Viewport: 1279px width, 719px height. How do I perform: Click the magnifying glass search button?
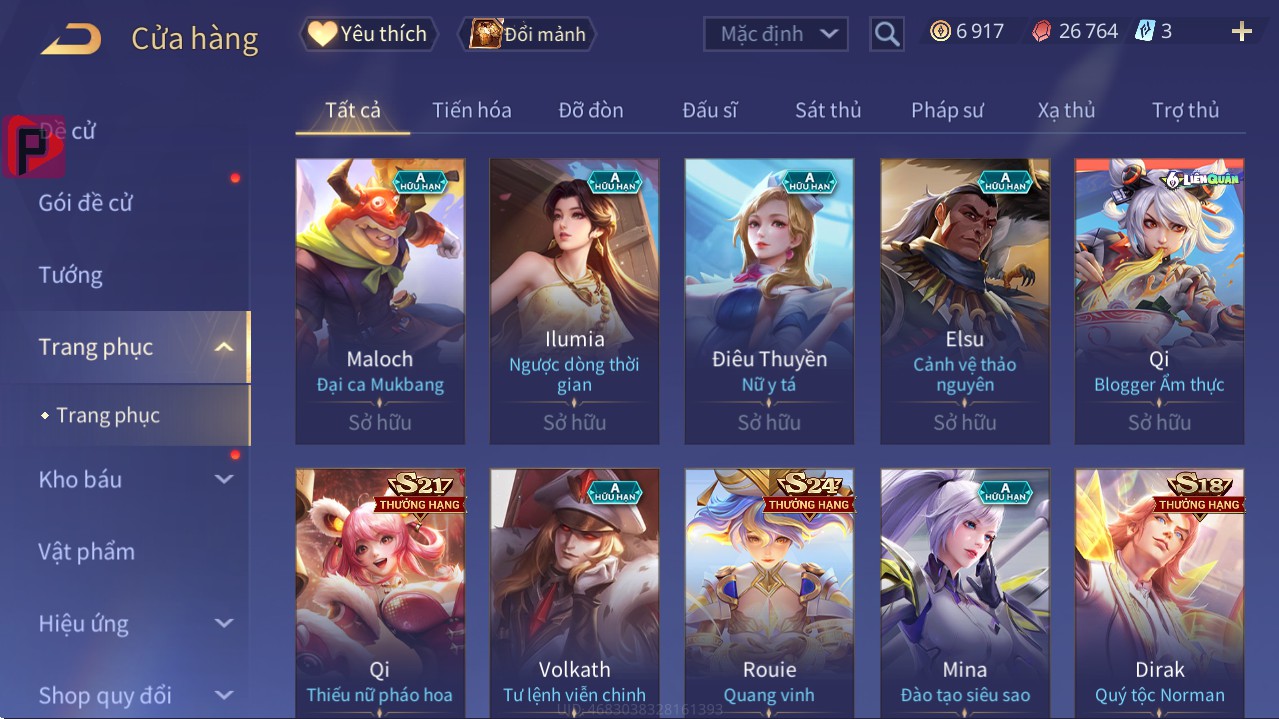(x=886, y=34)
